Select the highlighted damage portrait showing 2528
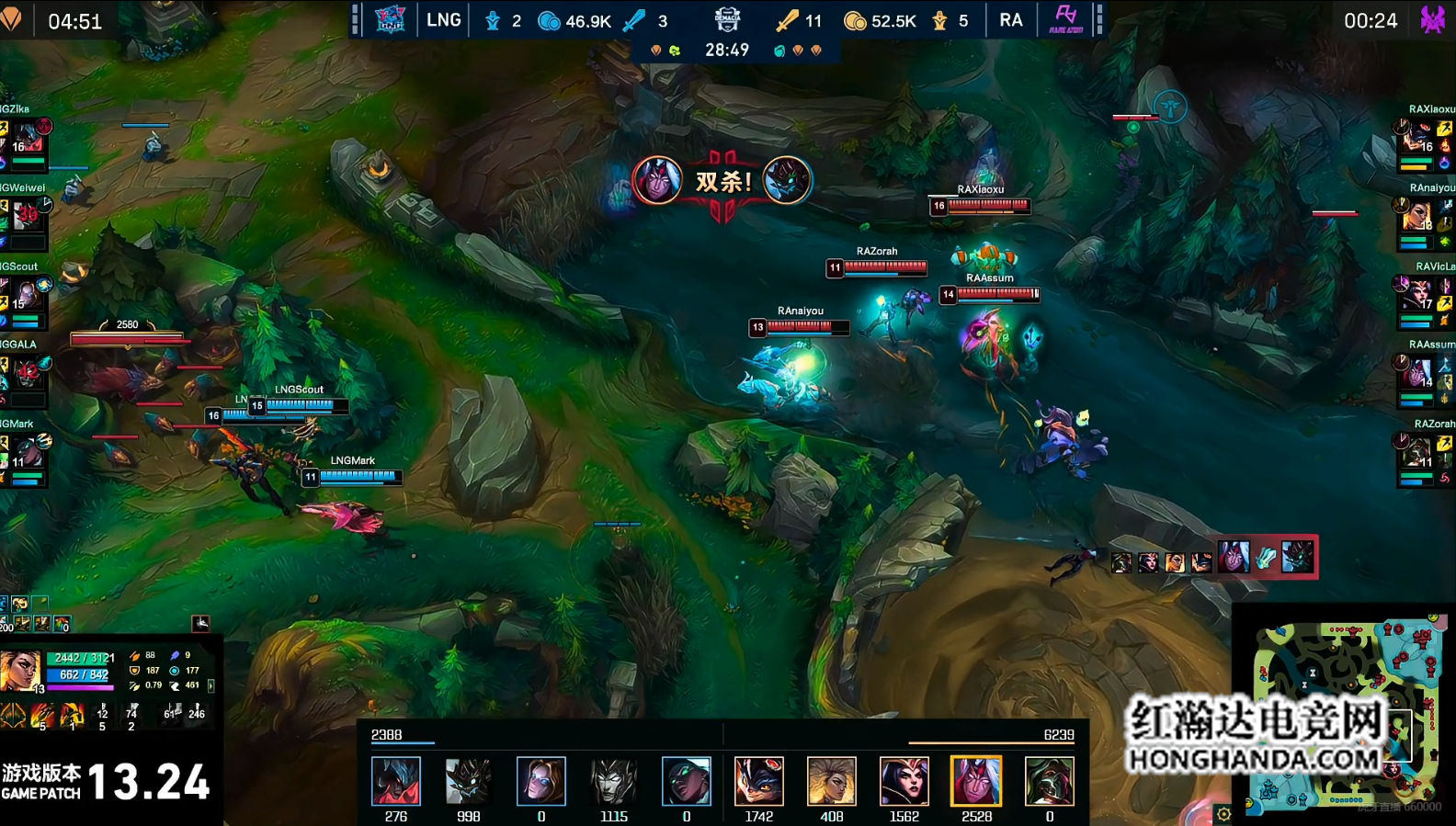This screenshot has height=826, width=1456. pos(976,781)
